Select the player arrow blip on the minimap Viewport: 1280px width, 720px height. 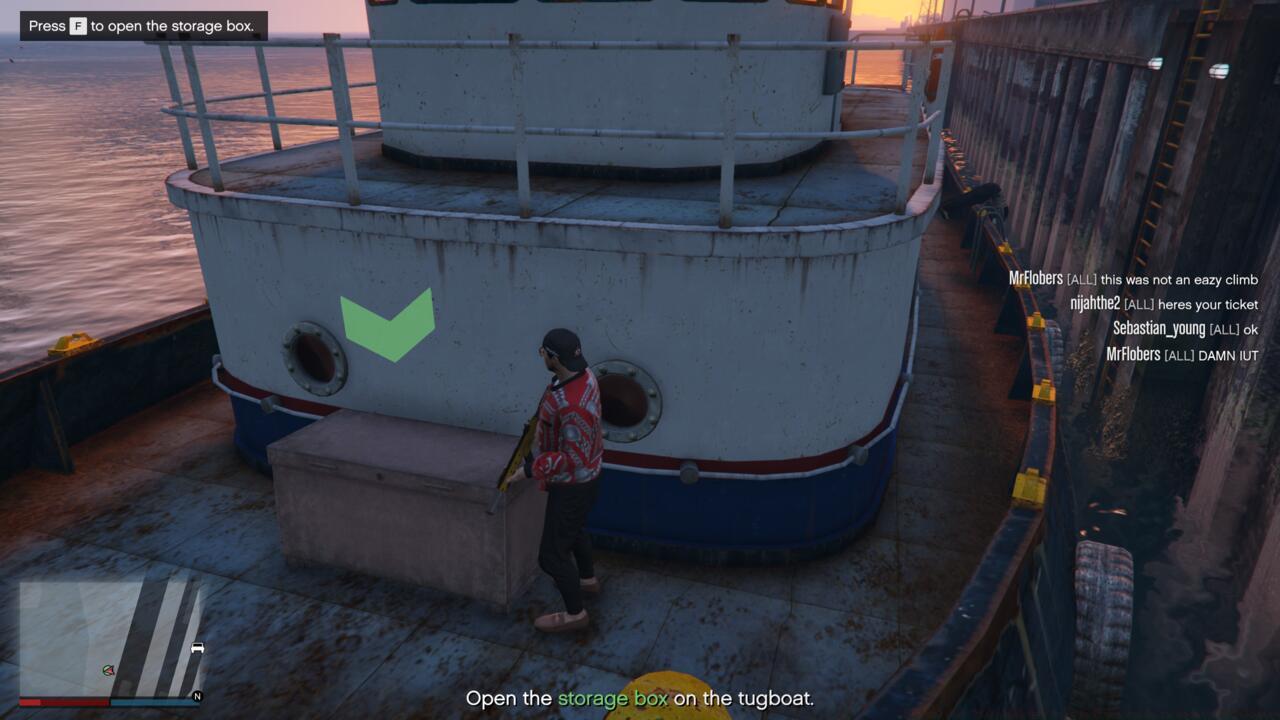point(107,671)
